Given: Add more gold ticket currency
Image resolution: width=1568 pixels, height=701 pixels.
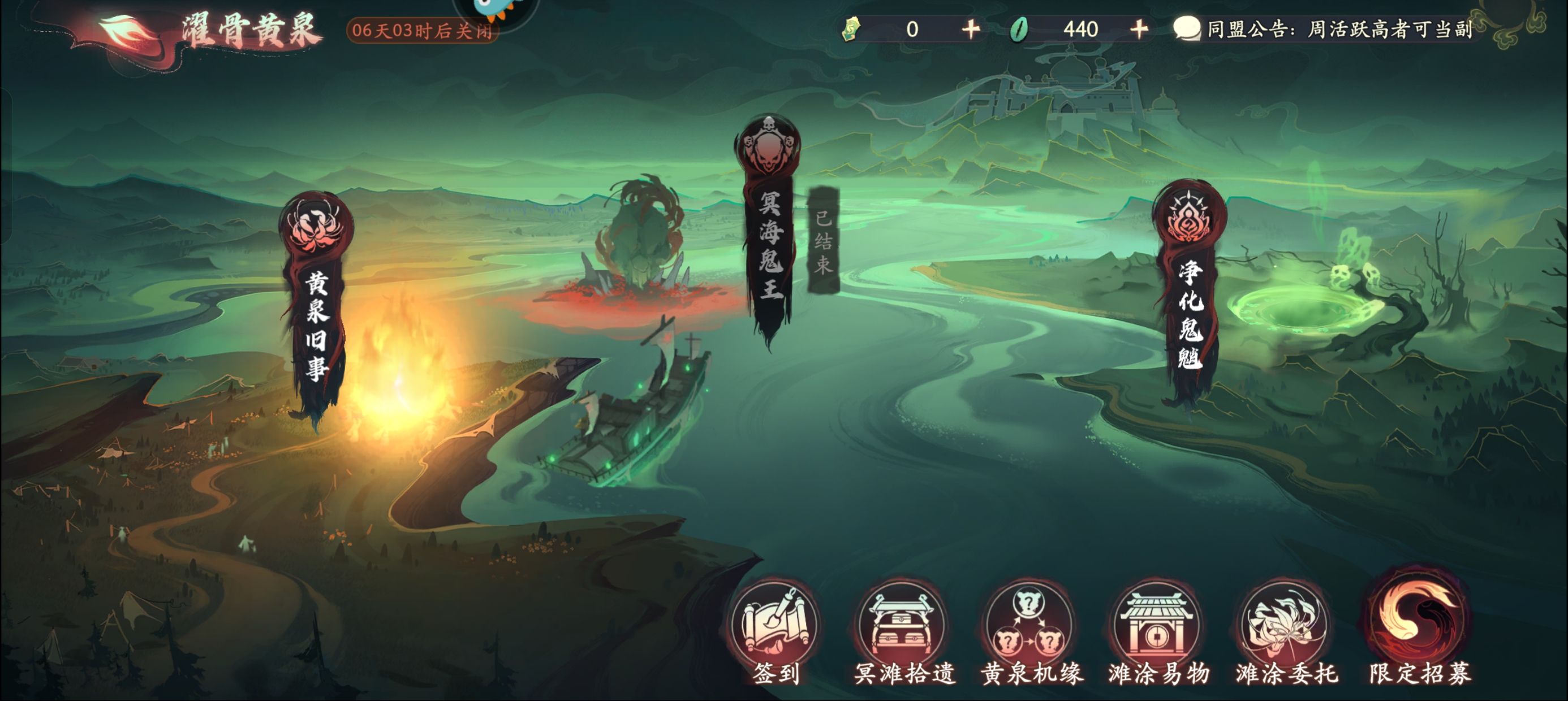Looking at the screenshot, I should [x=971, y=29].
